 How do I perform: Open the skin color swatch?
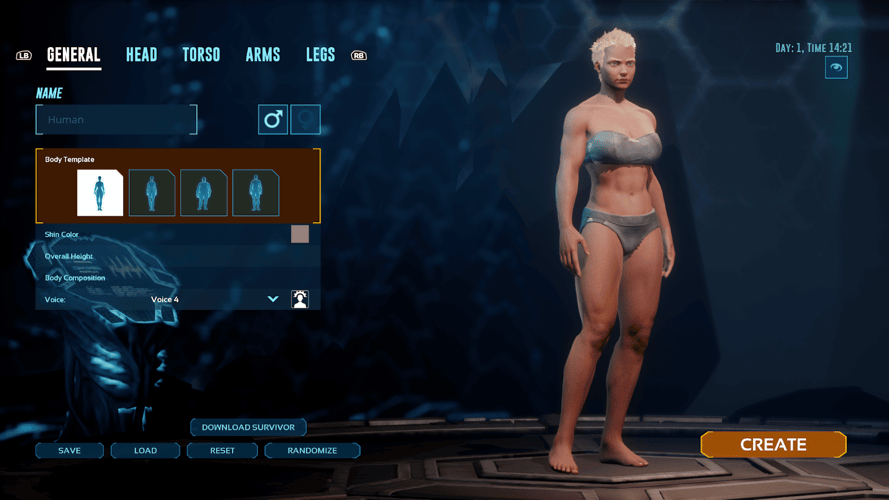[x=300, y=234]
